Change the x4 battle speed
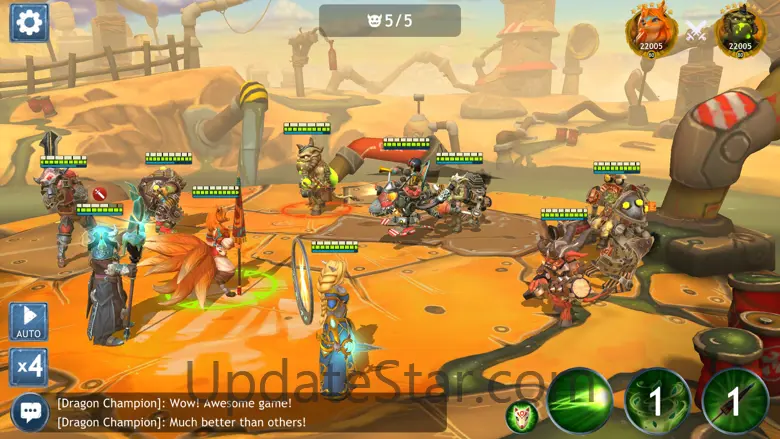780x439 pixels. [x=29, y=367]
